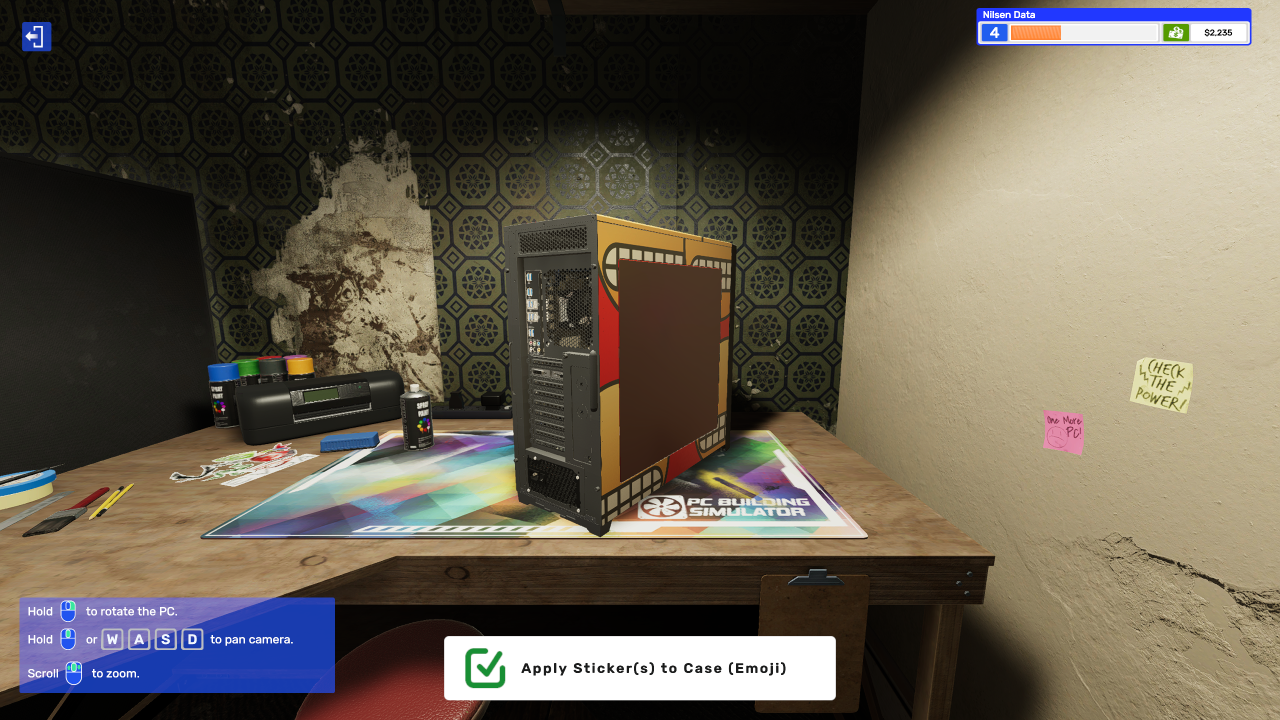Select the red spray paint can
Screen dimensions: 1280x720
click(268, 358)
